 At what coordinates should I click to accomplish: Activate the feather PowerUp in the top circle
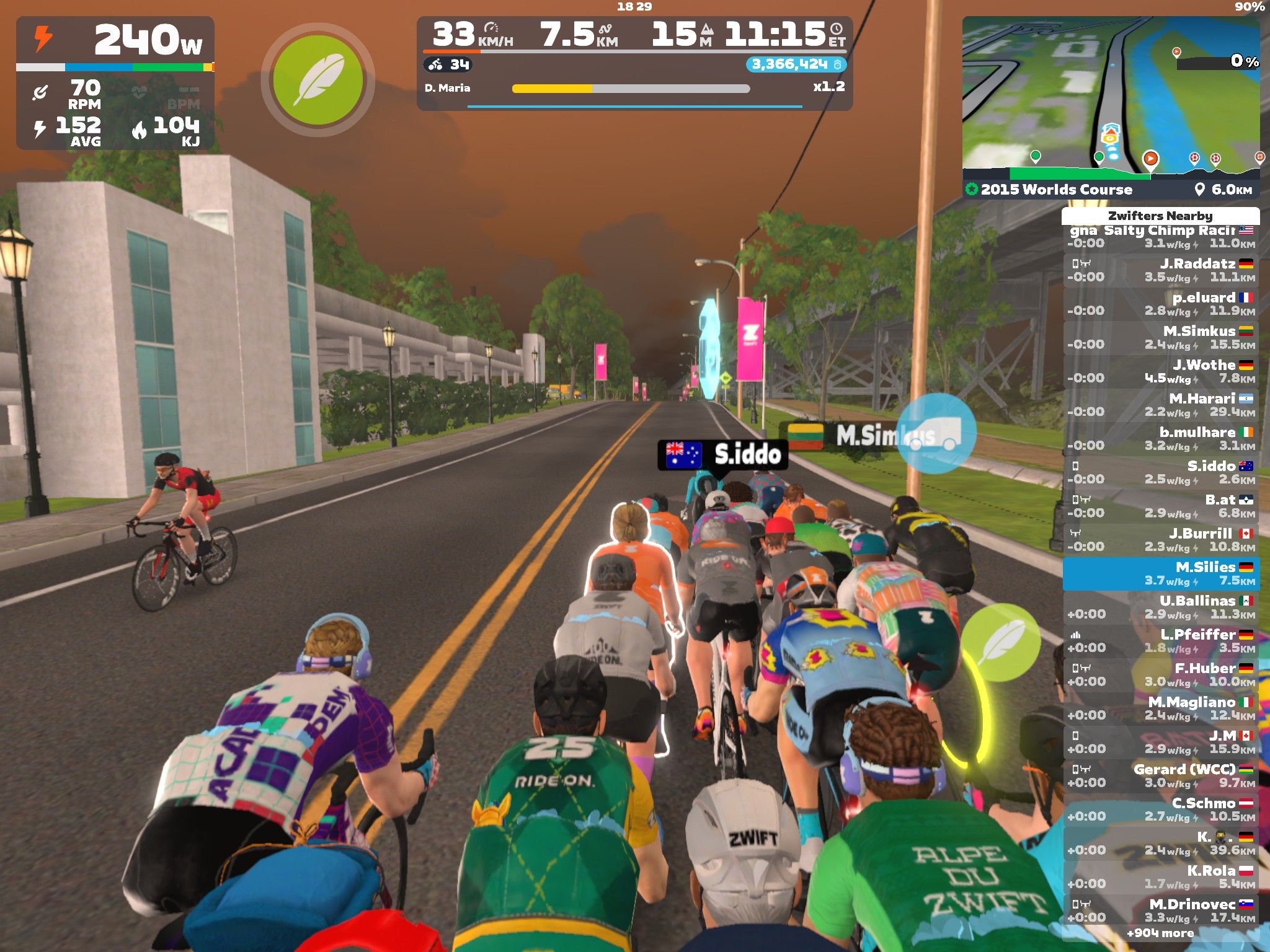click(318, 80)
